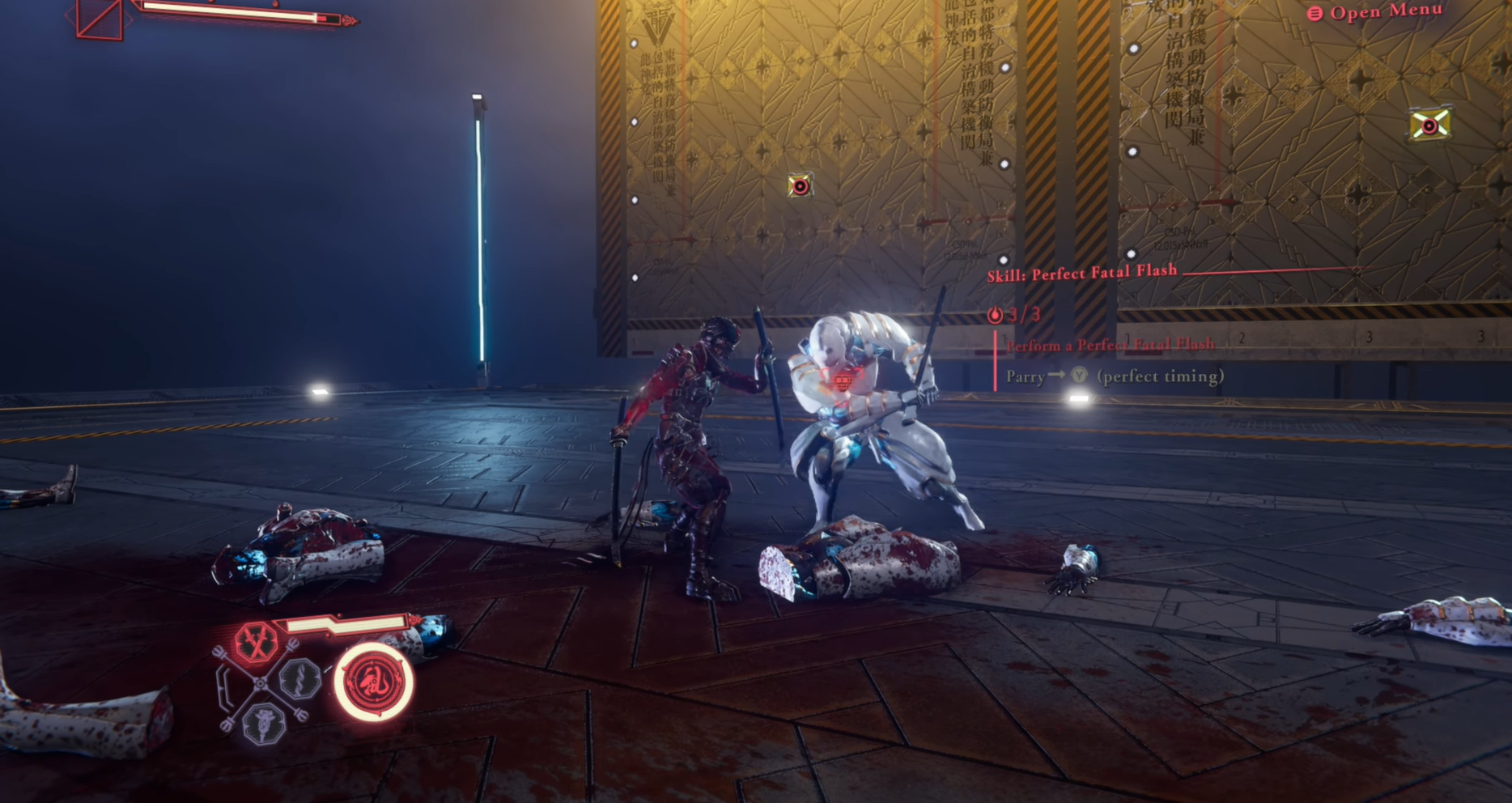
Task: Choose the twisted blade weapon slot
Action: [x=299, y=678]
